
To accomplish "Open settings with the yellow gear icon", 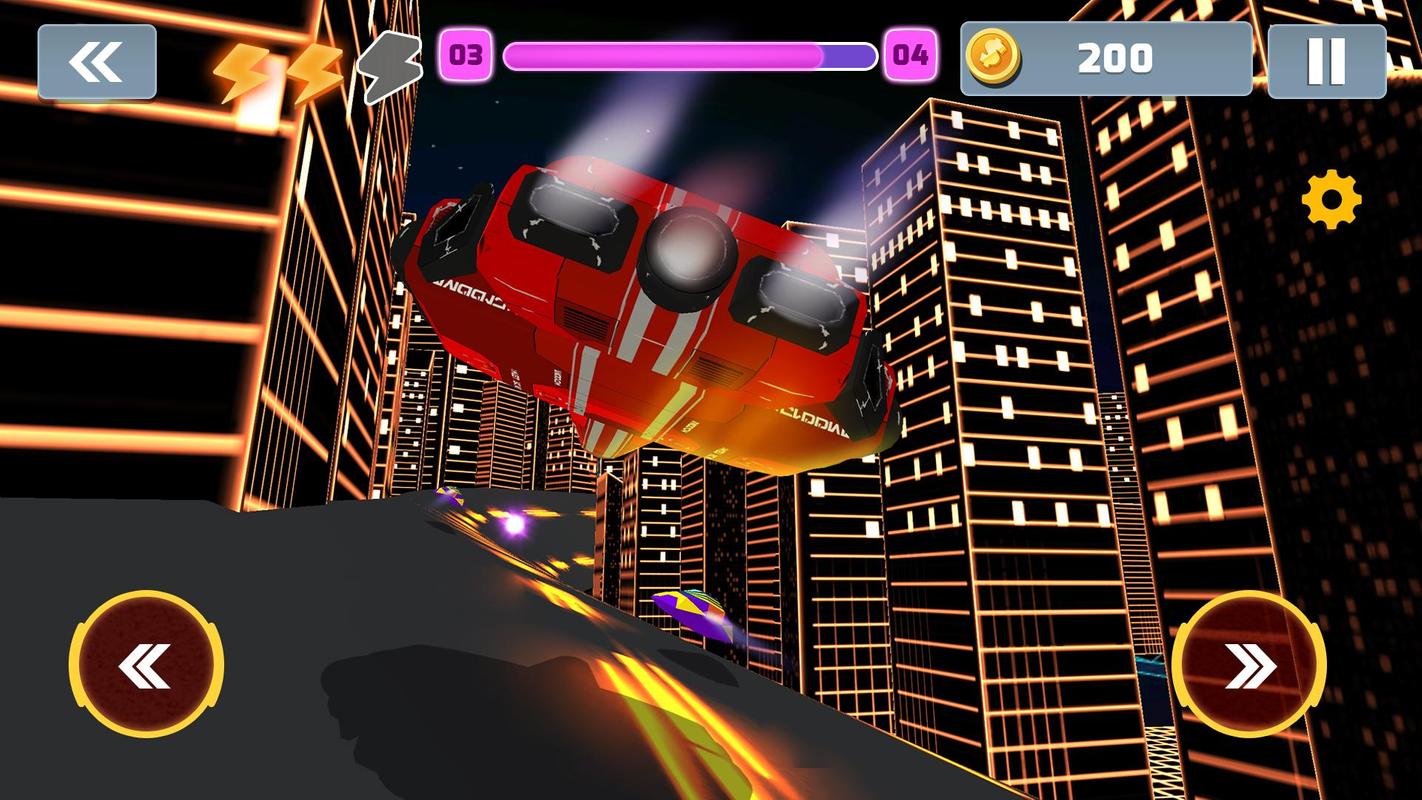I will point(1331,200).
